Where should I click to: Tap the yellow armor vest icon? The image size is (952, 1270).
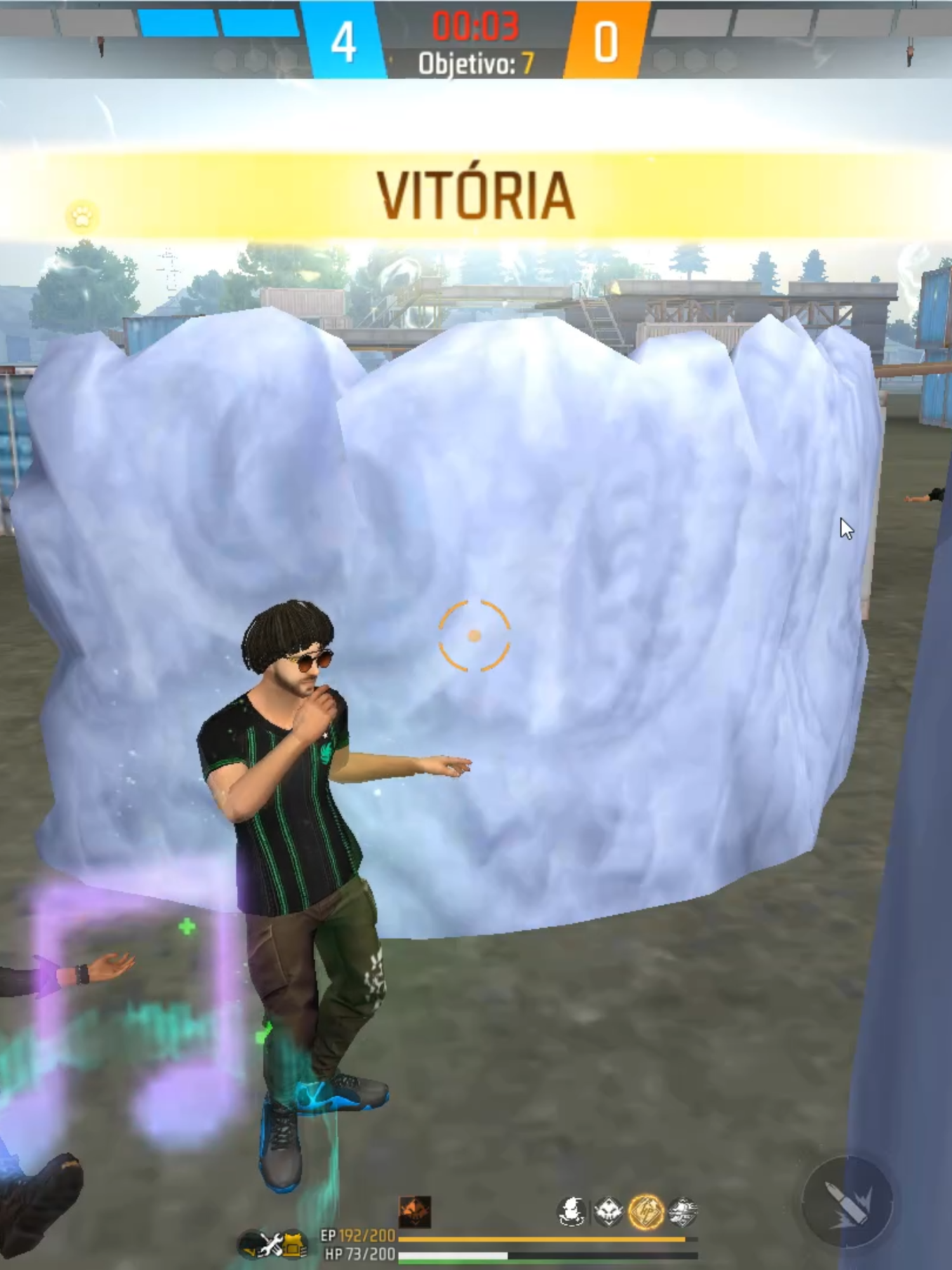coord(293,1243)
